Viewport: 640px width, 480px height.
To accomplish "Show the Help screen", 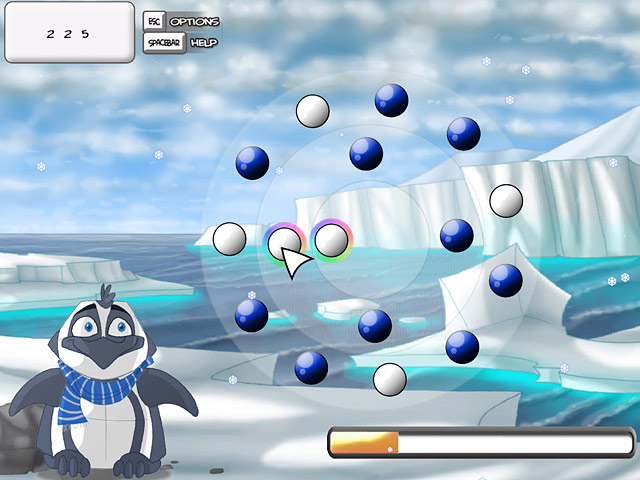I will pyautogui.click(x=182, y=43).
